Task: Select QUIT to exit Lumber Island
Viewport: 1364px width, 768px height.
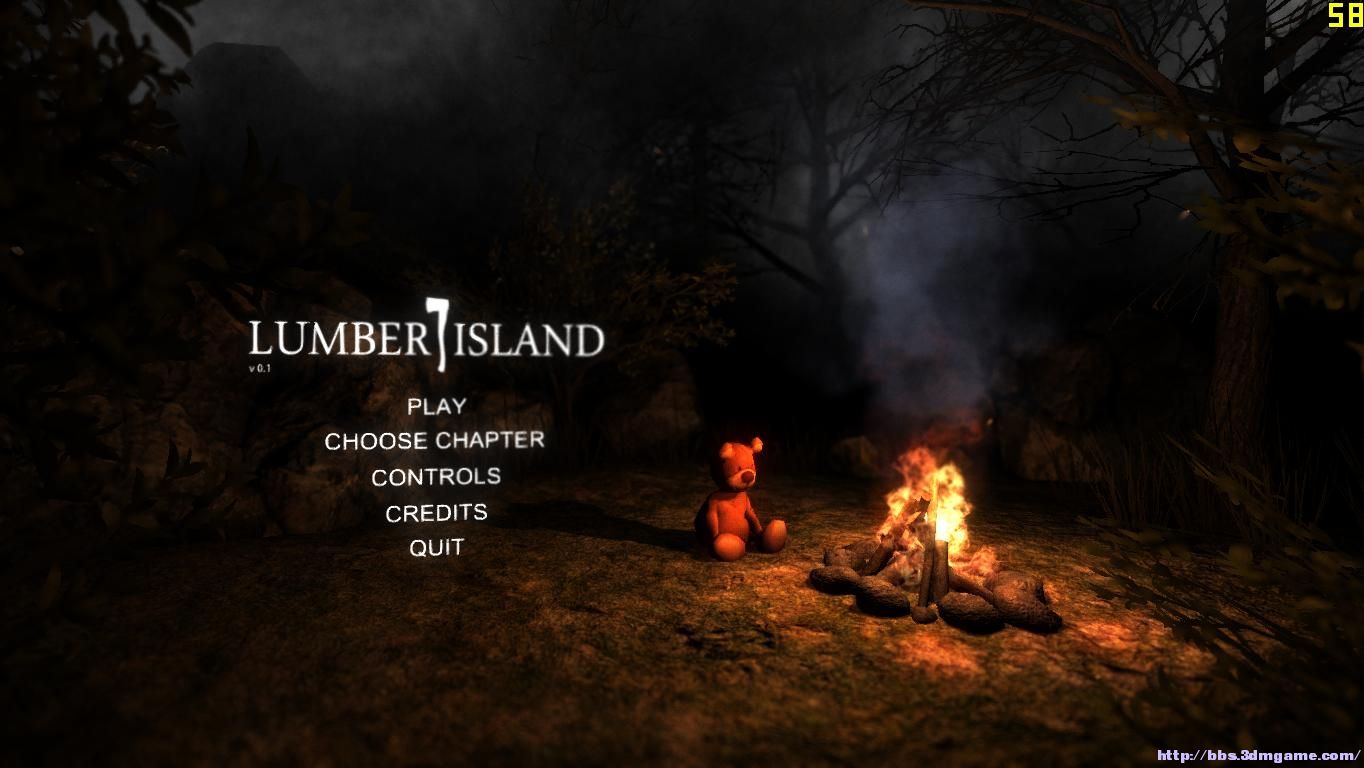Action: click(437, 547)
